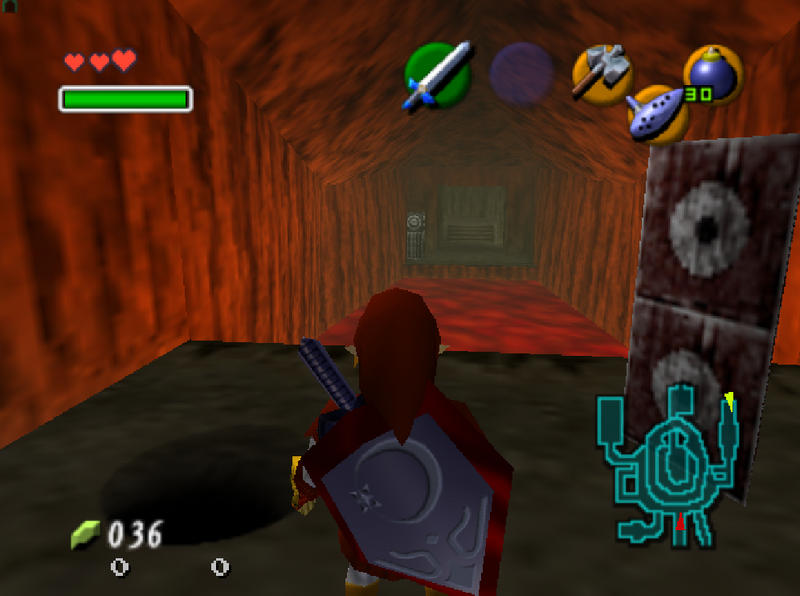Select the Ocarina of Time item
Viewport: 800px width, 596px height.
(x=658, y=114)
